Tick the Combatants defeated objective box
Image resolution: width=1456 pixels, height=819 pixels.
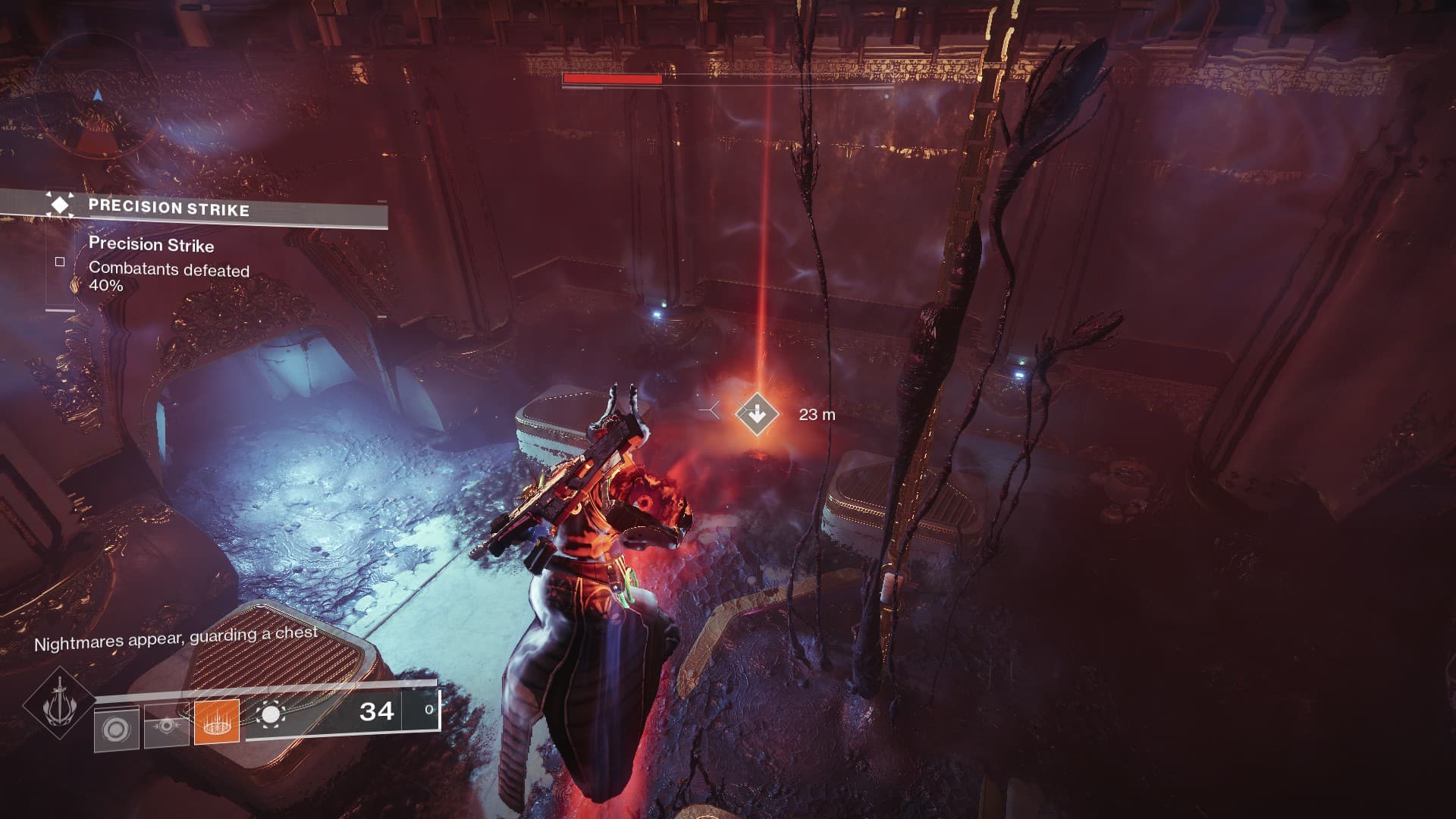60,262
